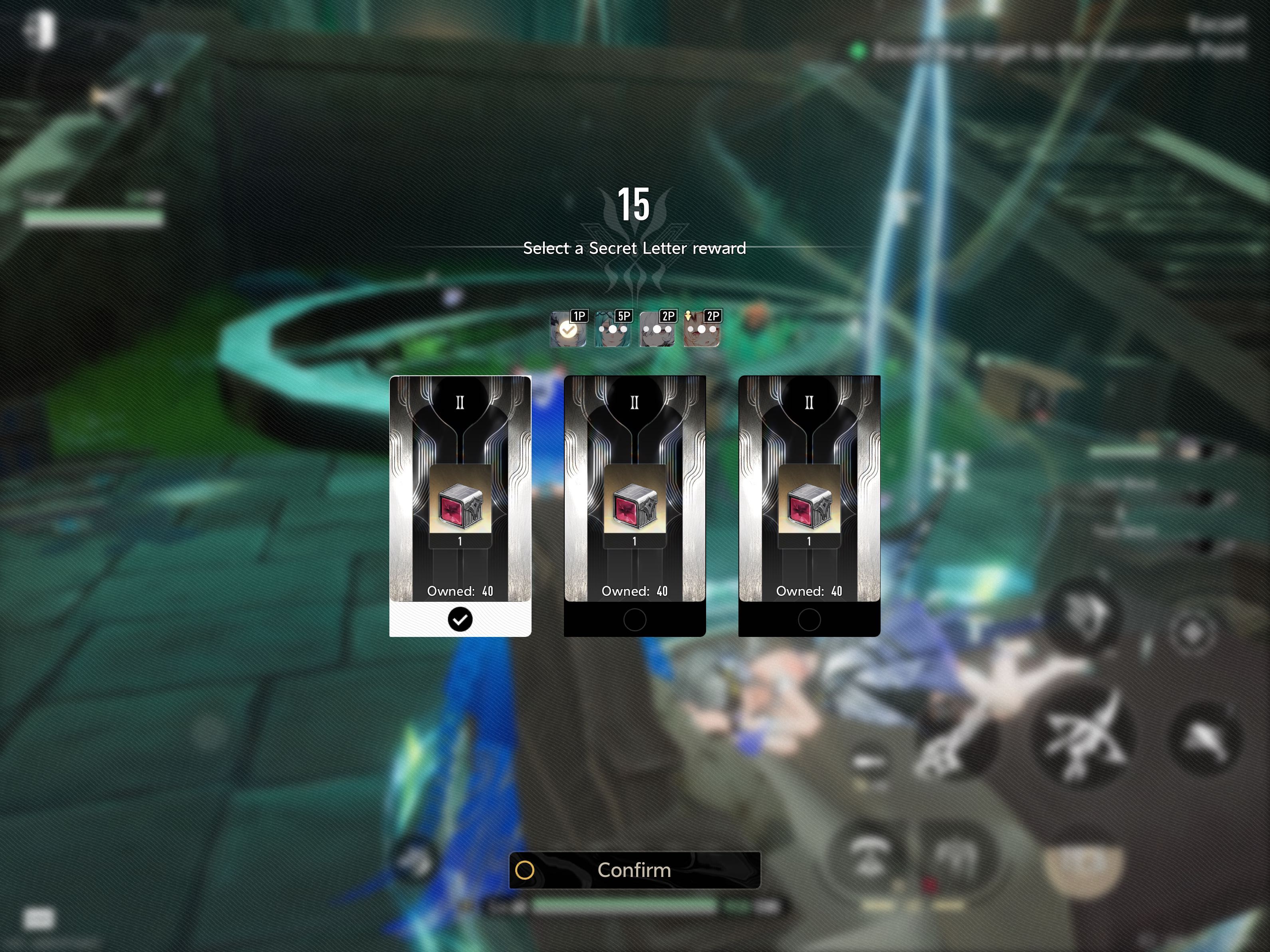Click the 1P player avatar
Screen dimensions: 1270x952
pyautogui.click(x=568, y=329)
